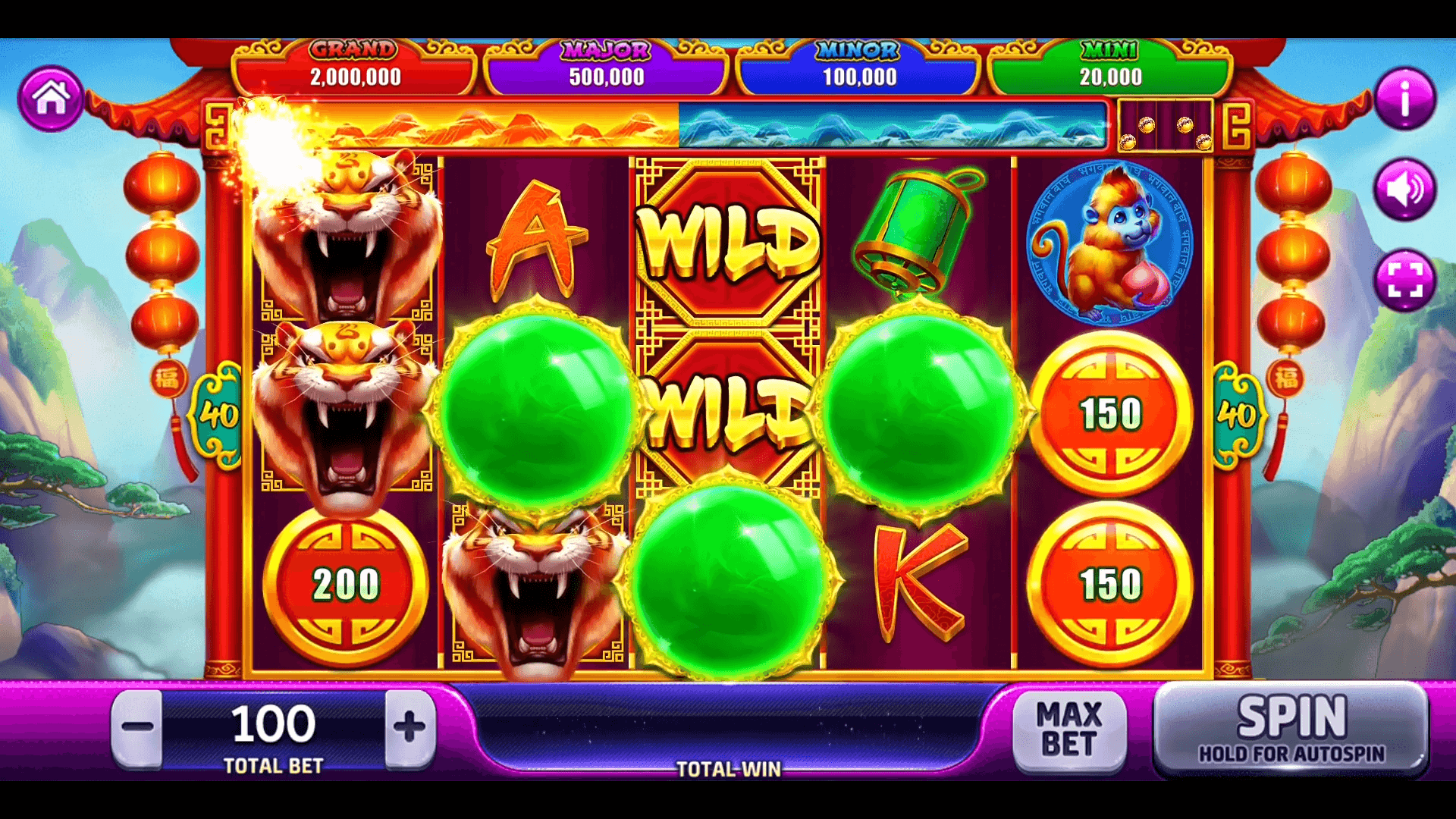Toggle sound with the speaker icon
Viewport: 1456px width, 819px height.
pos(1404,190)
